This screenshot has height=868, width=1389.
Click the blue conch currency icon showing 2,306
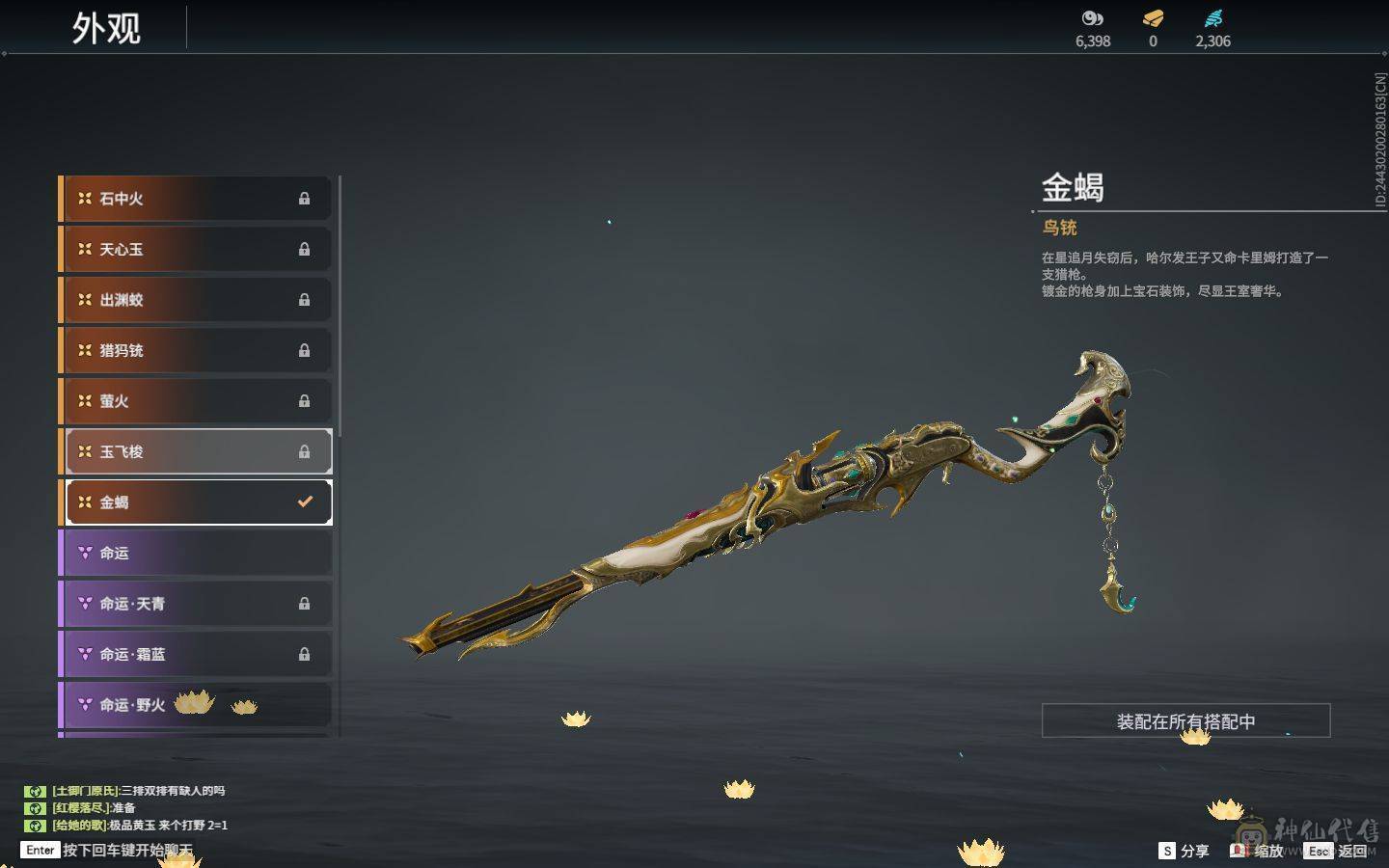tap(1213, 17)
